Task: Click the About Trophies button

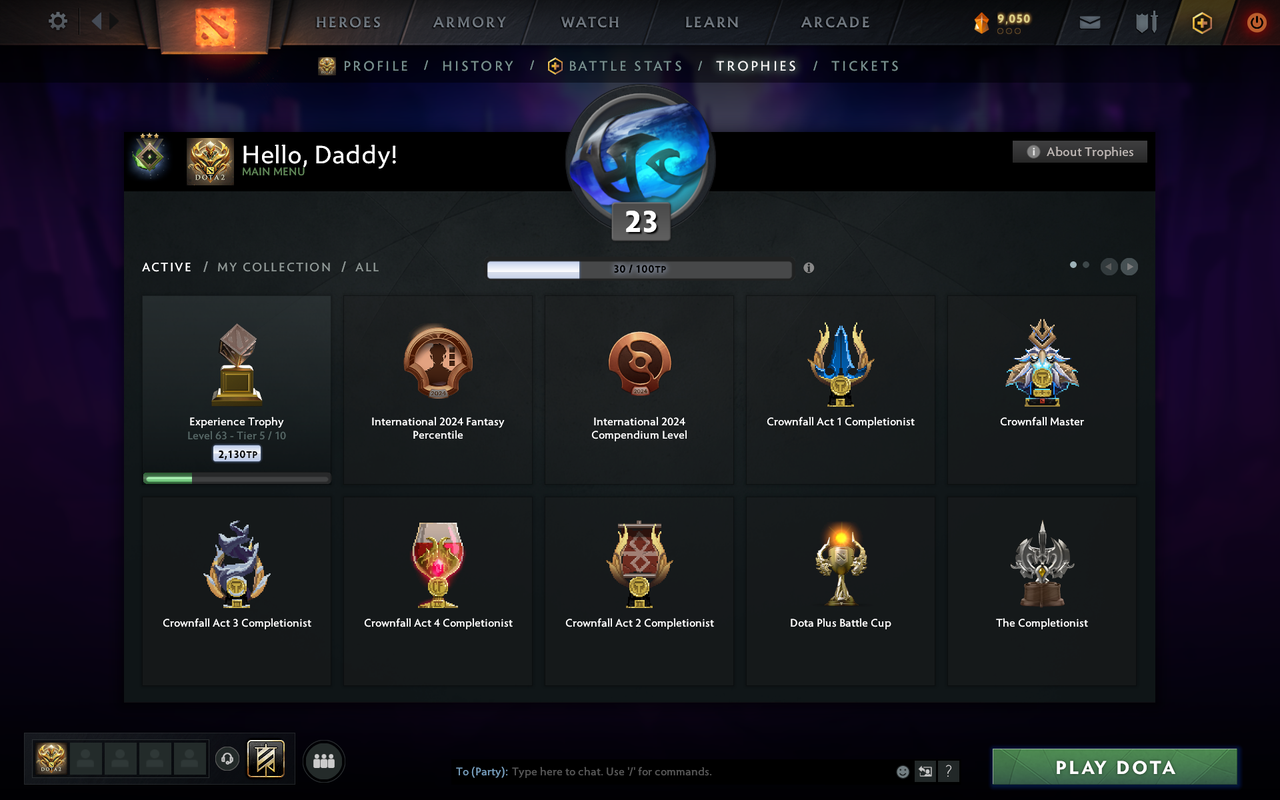Action: tap(1080, 151)
